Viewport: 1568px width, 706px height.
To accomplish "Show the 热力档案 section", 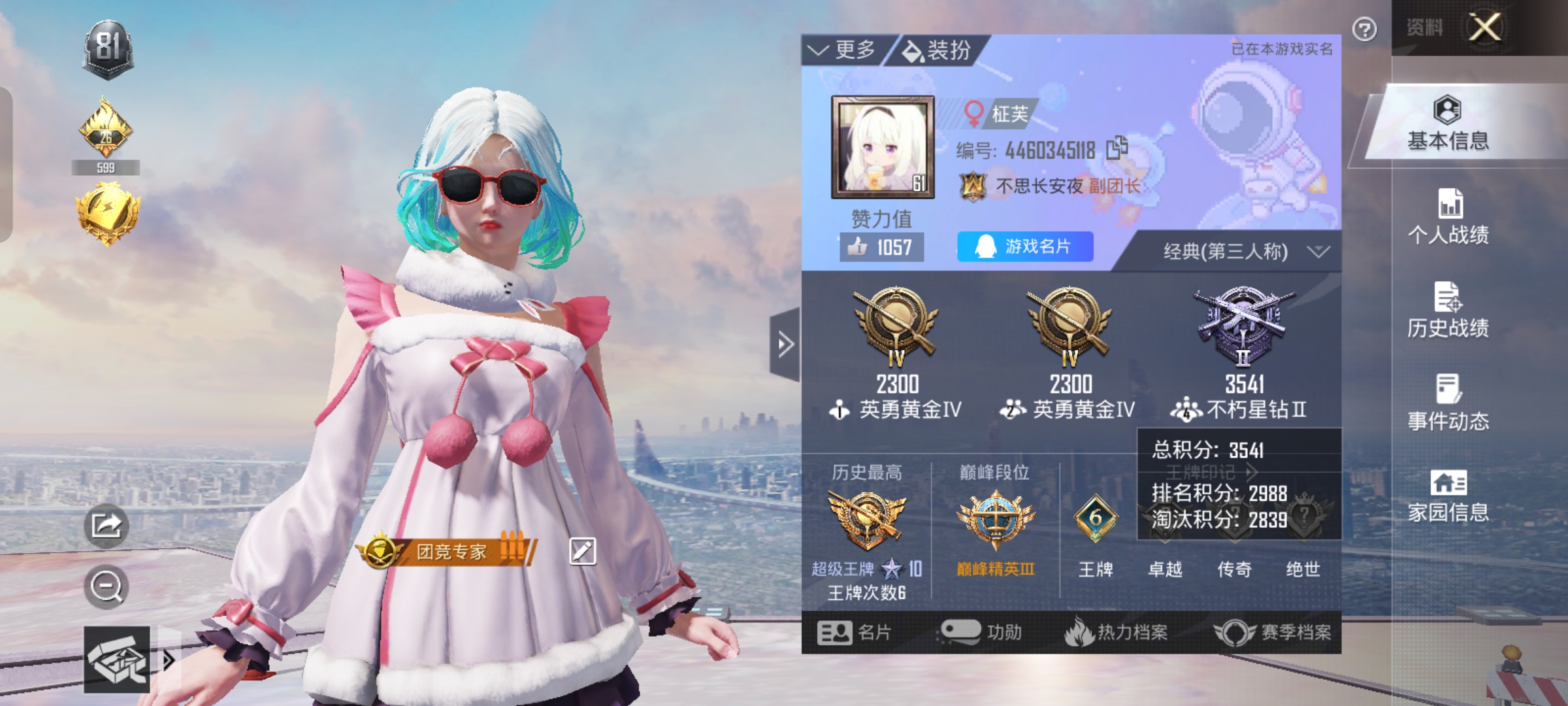I will point(1117,632).
